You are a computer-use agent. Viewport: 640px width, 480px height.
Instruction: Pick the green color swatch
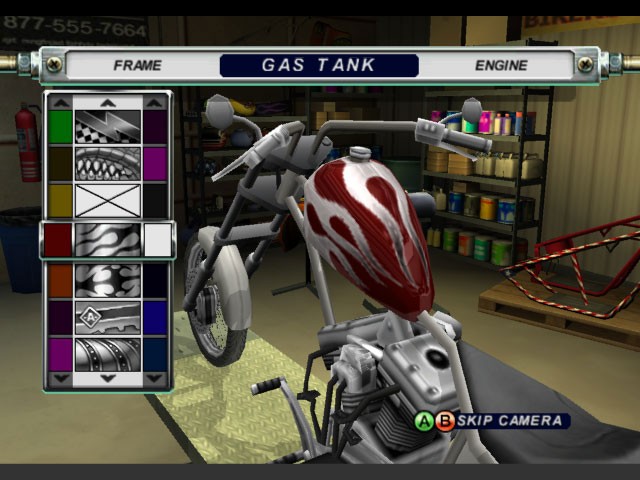60,126
